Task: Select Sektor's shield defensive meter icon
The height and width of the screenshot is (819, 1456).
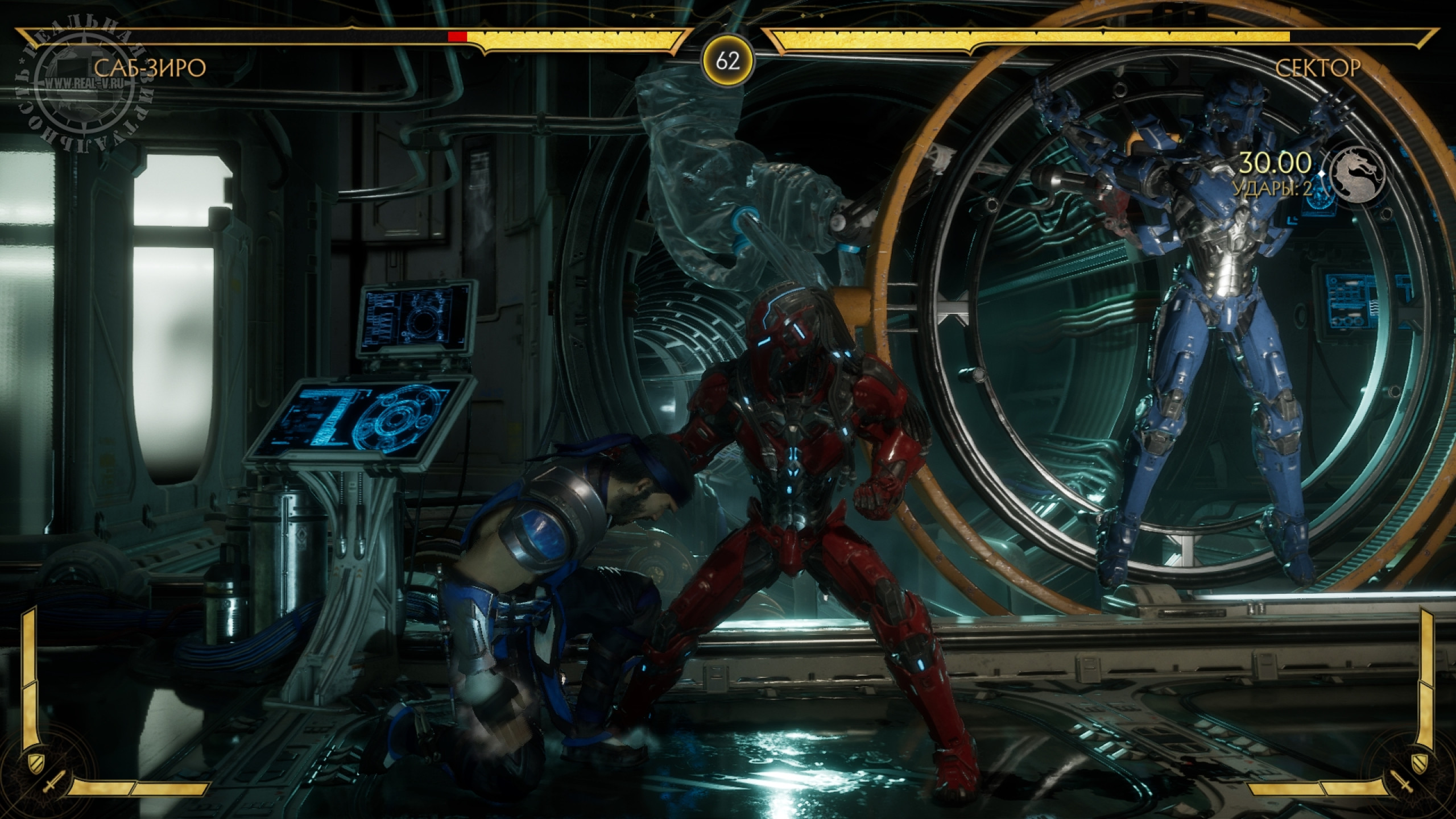Action: click(x=1420, y=760)
